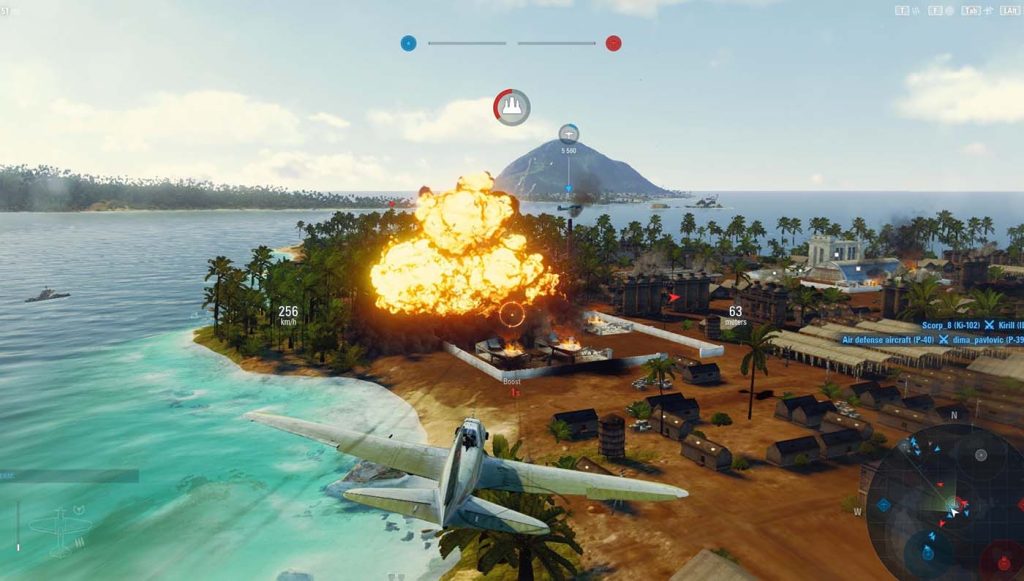
Task: Click the aircraft damage silhouette icon
Action: click(x=60, y=527)
